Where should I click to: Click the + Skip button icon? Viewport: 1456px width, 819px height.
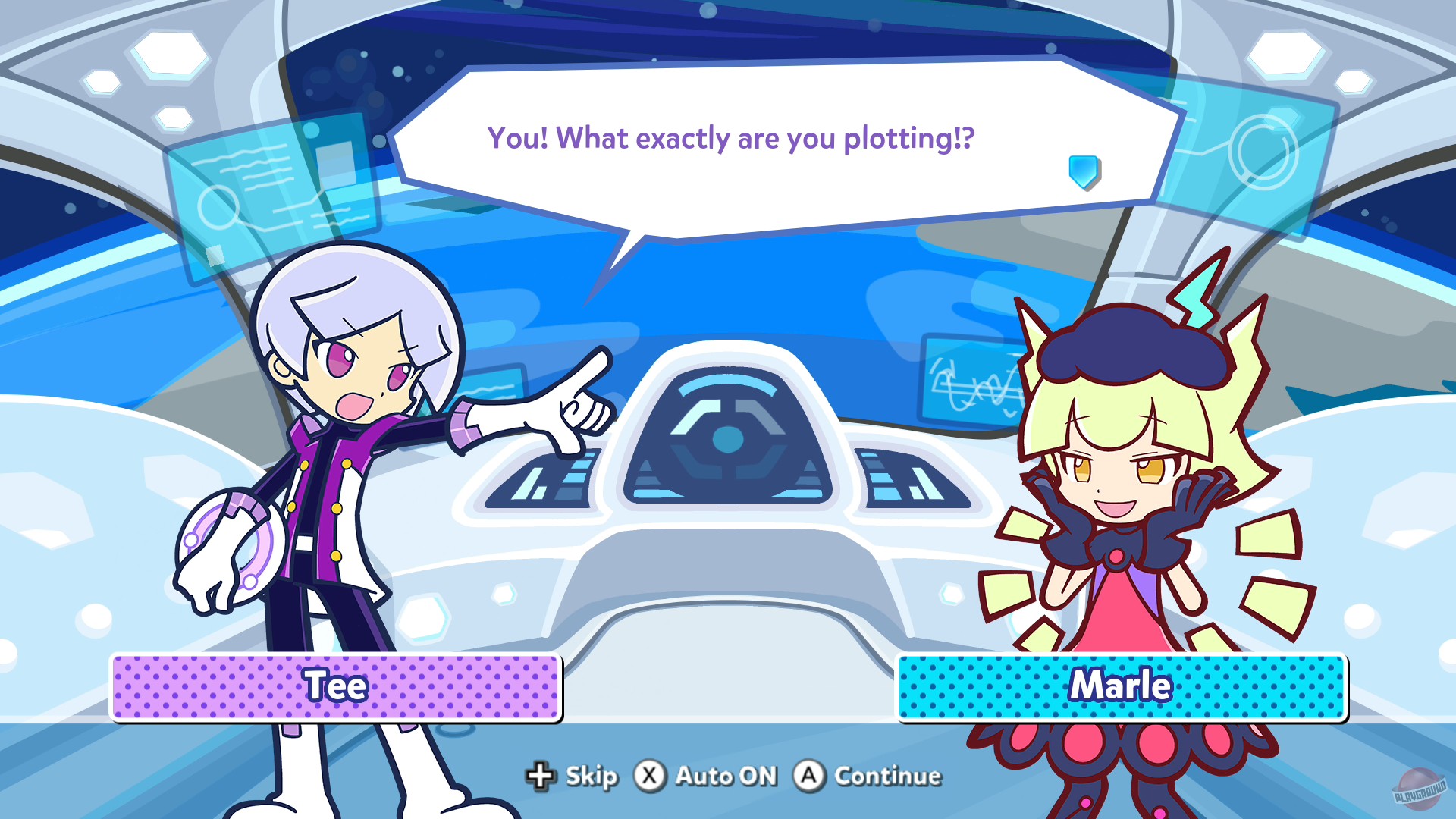coord(540,777)
